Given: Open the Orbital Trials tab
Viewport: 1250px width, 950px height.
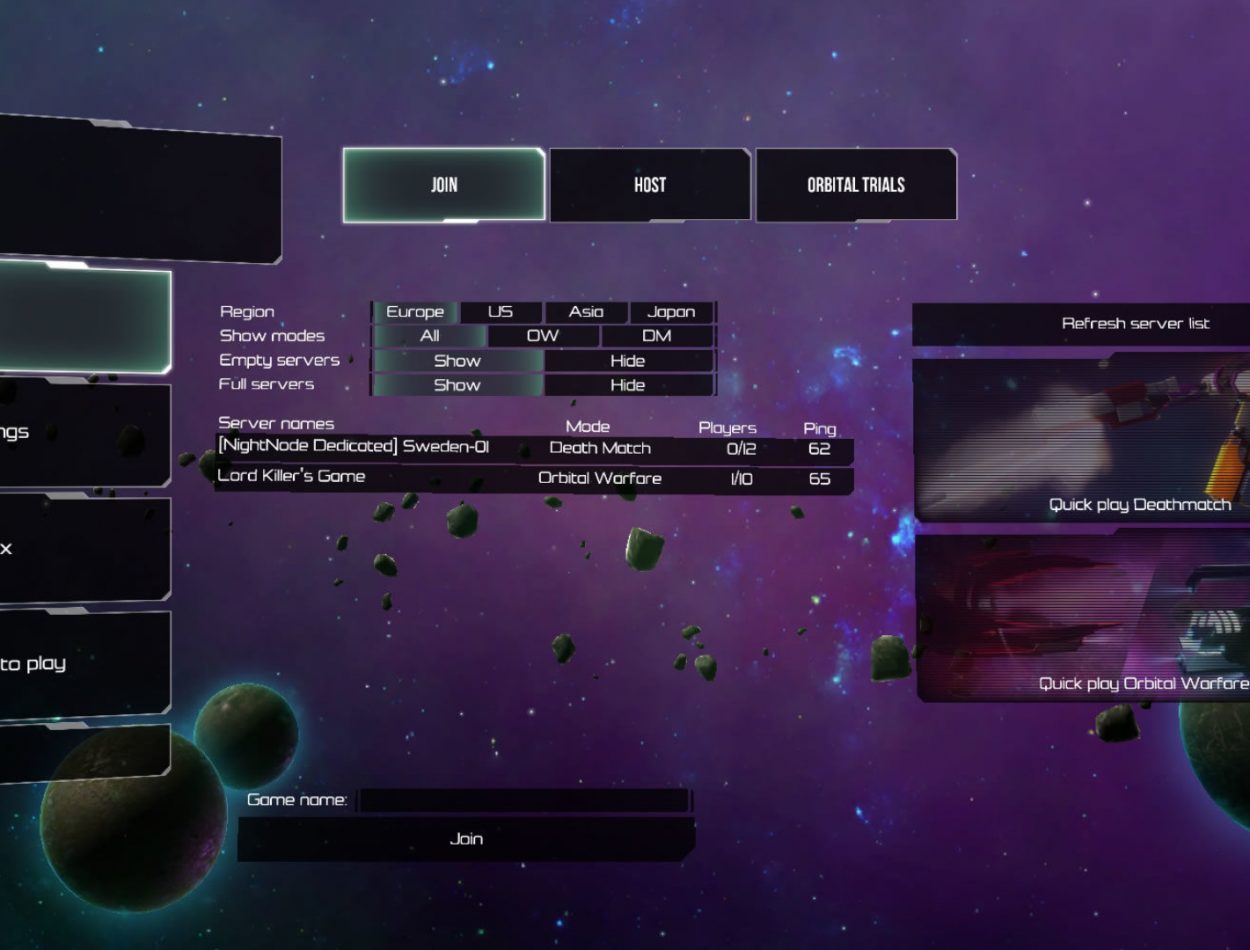Looking at the screenshot, I should point(855,185).
